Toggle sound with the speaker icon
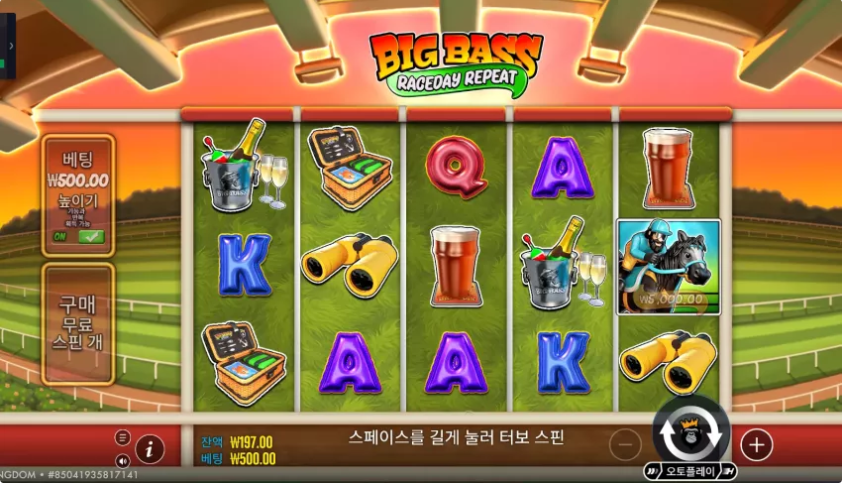Image resolution: width=842 pixels, height=483 pixels. [123, 461]
